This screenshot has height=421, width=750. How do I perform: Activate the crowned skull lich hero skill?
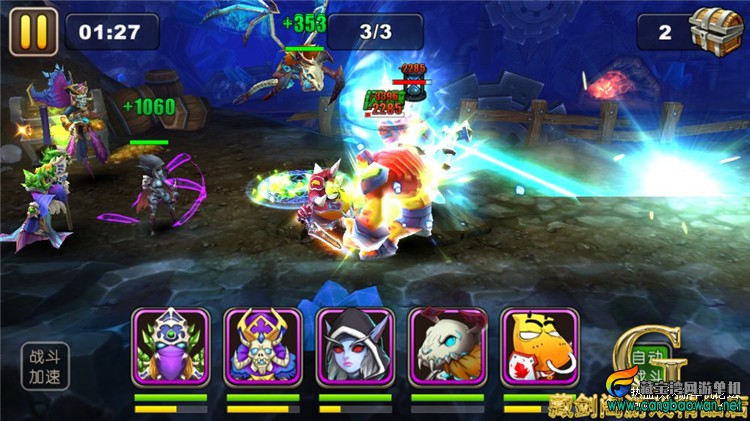coord(262,346)
